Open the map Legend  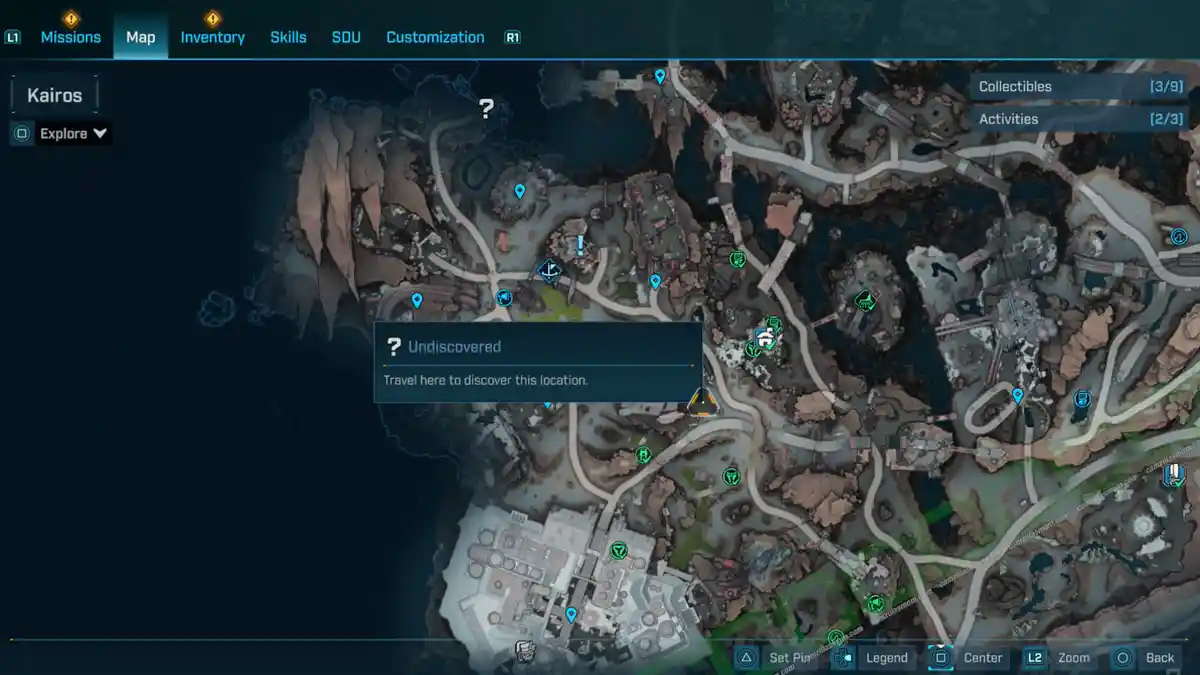click(874, 657)
